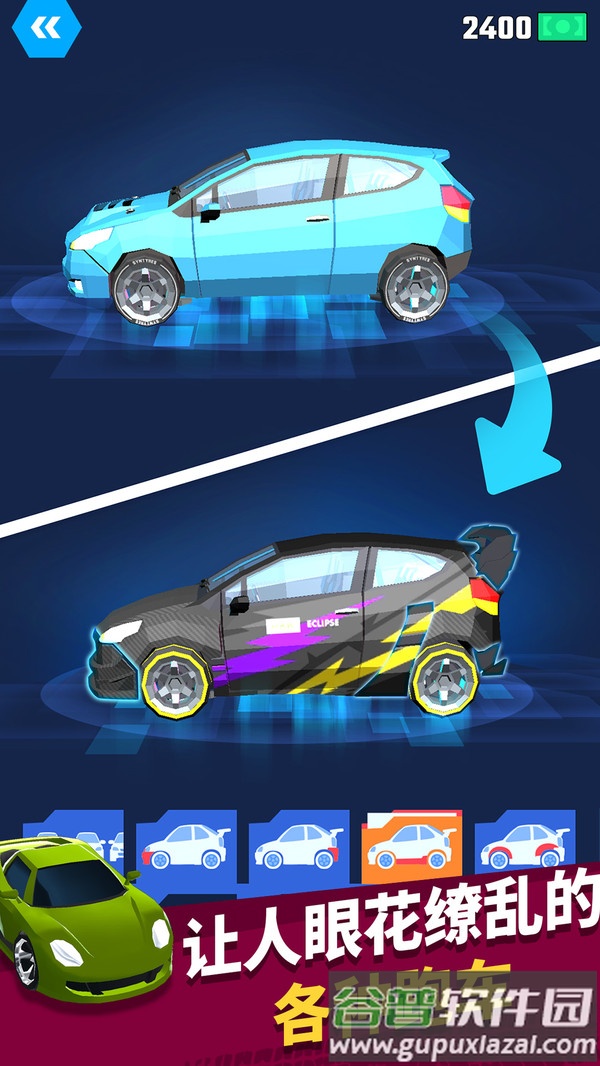This screenshot has height=1066, width=600.
Task: Tap the green cash icon
Action: pos(562,27)
